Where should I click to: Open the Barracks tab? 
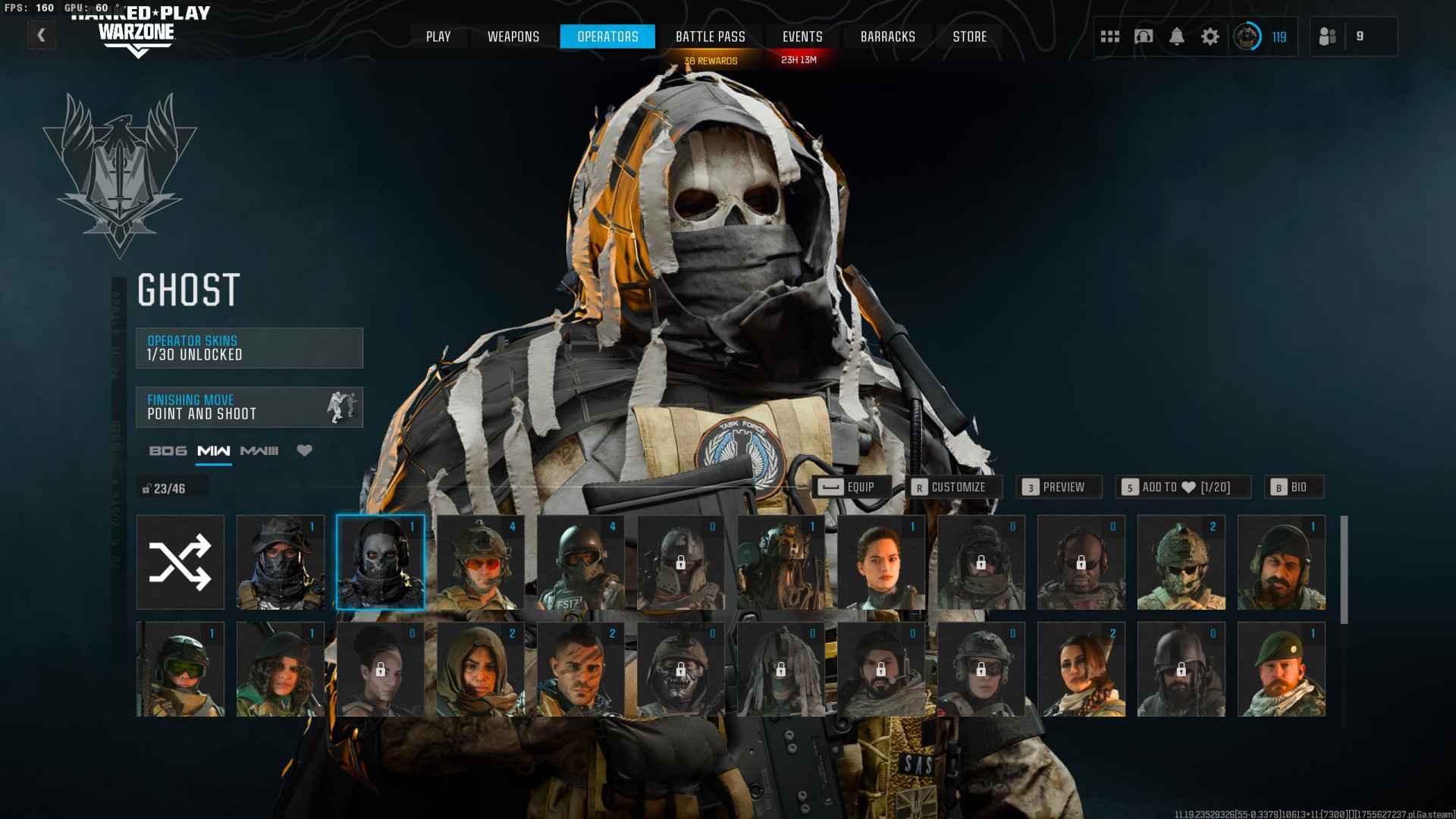888,36
